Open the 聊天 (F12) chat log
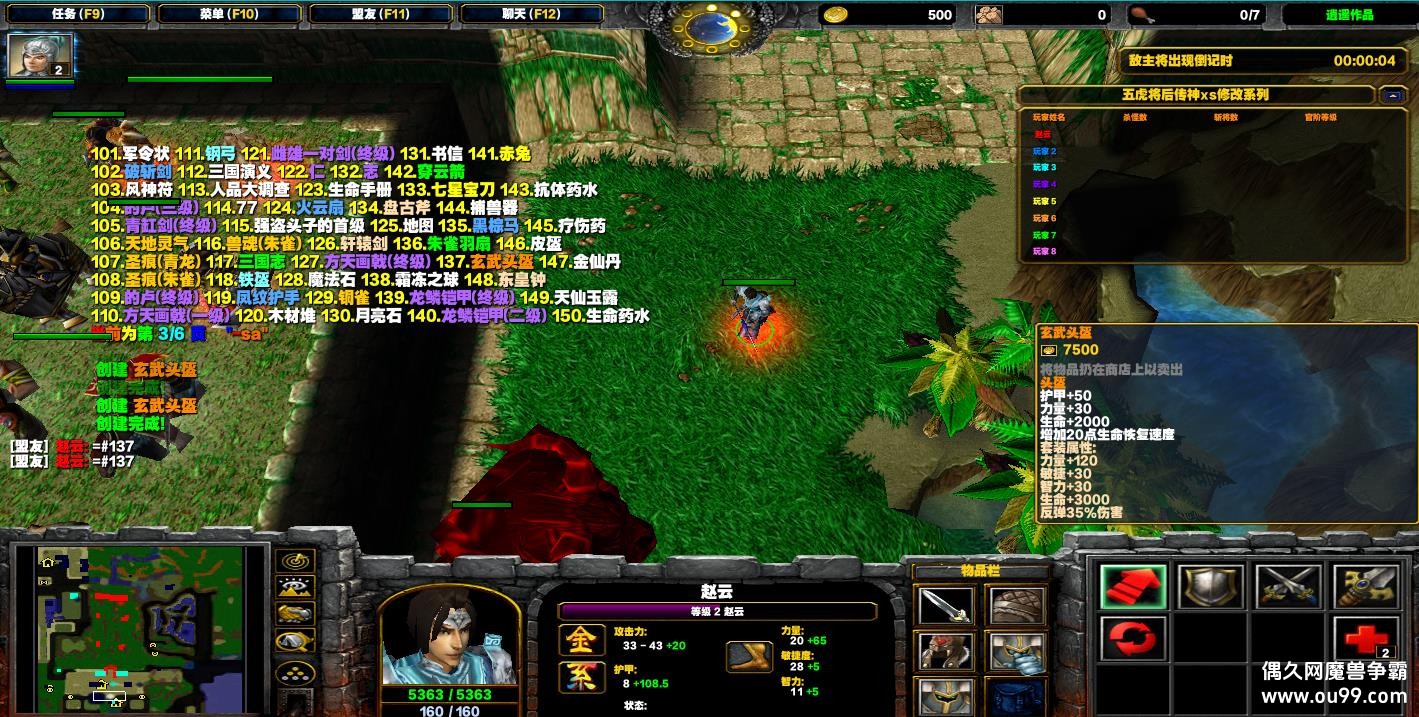Viewport: 1419px width, 717px height. (530, 14)
